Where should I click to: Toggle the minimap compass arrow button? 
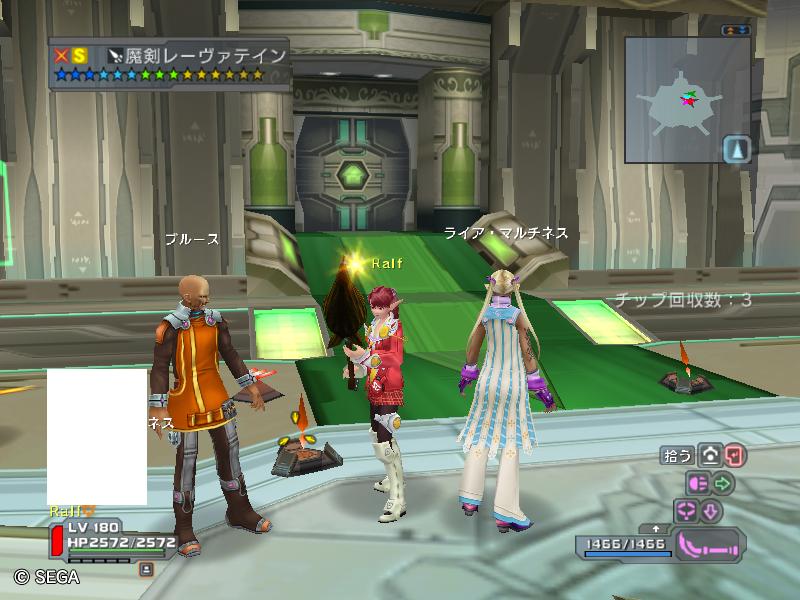(x=736, y=150)
